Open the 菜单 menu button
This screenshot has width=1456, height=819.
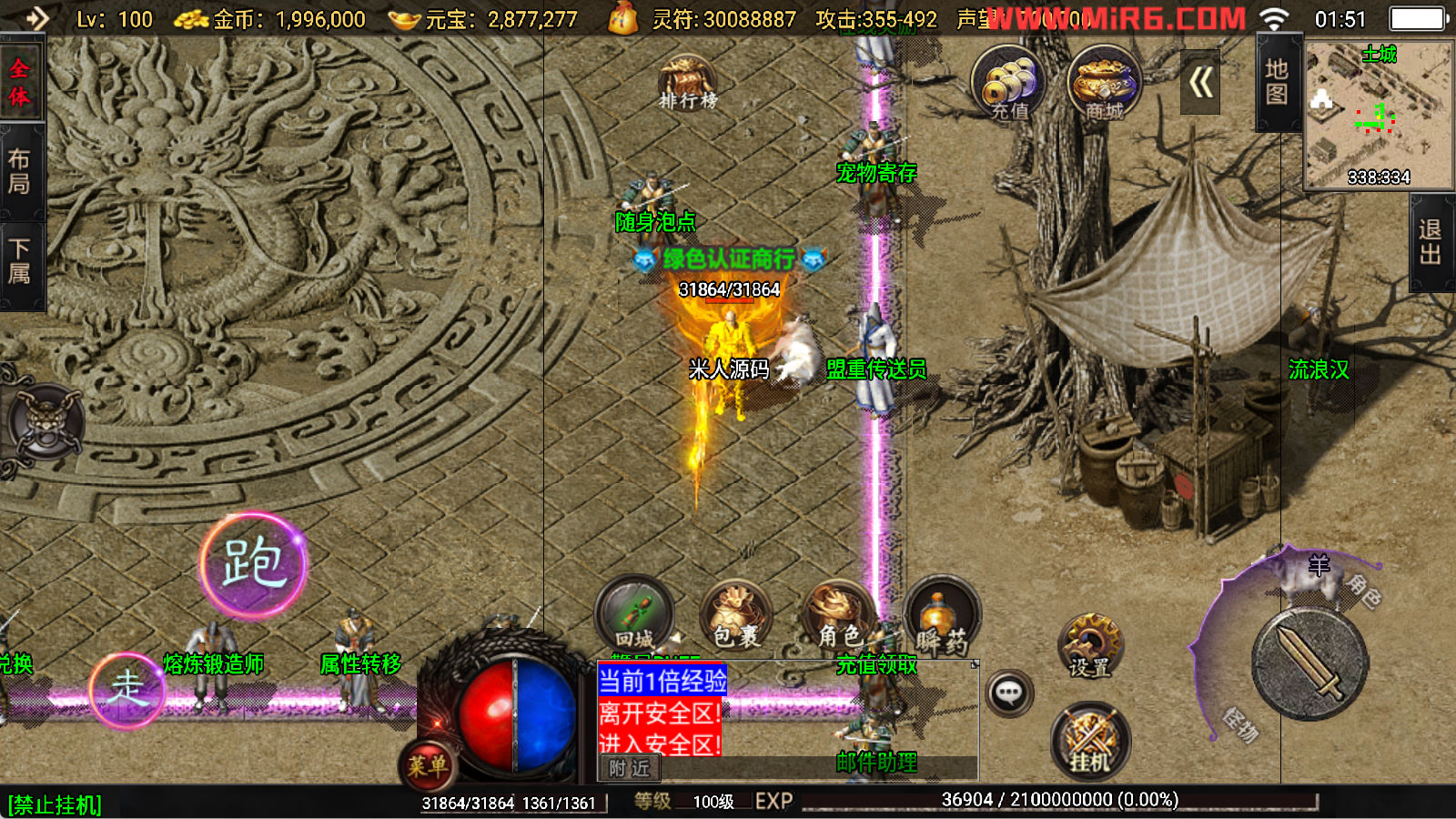427,765
